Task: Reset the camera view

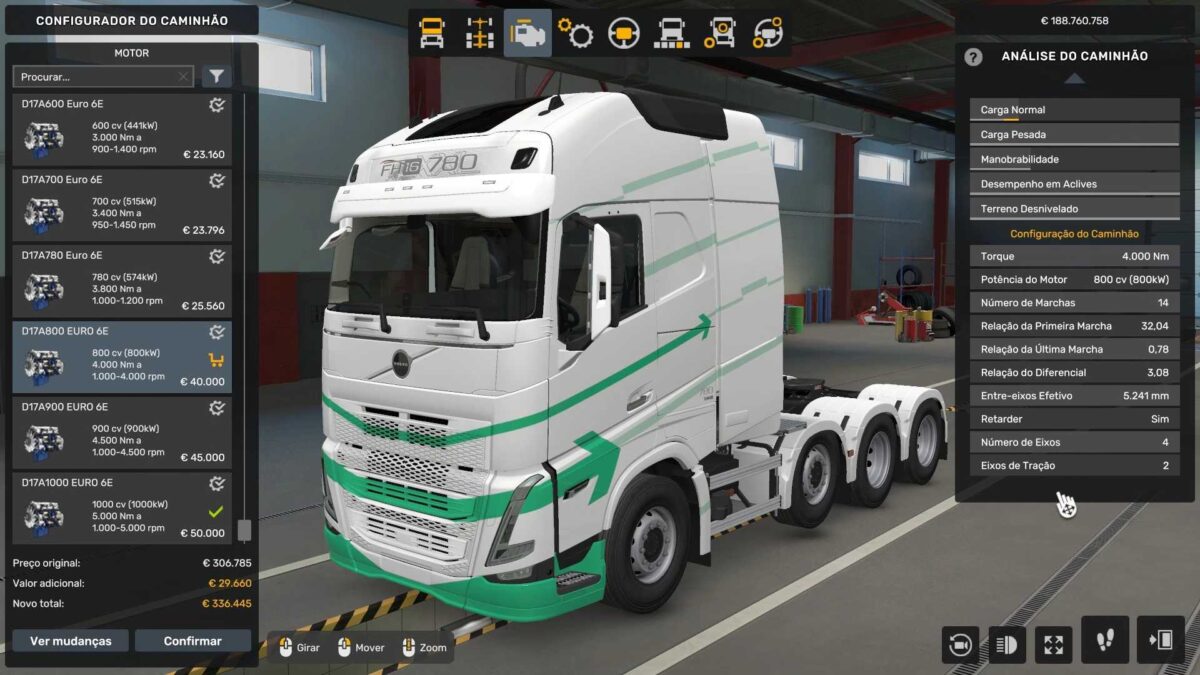Action: point(960,645)
